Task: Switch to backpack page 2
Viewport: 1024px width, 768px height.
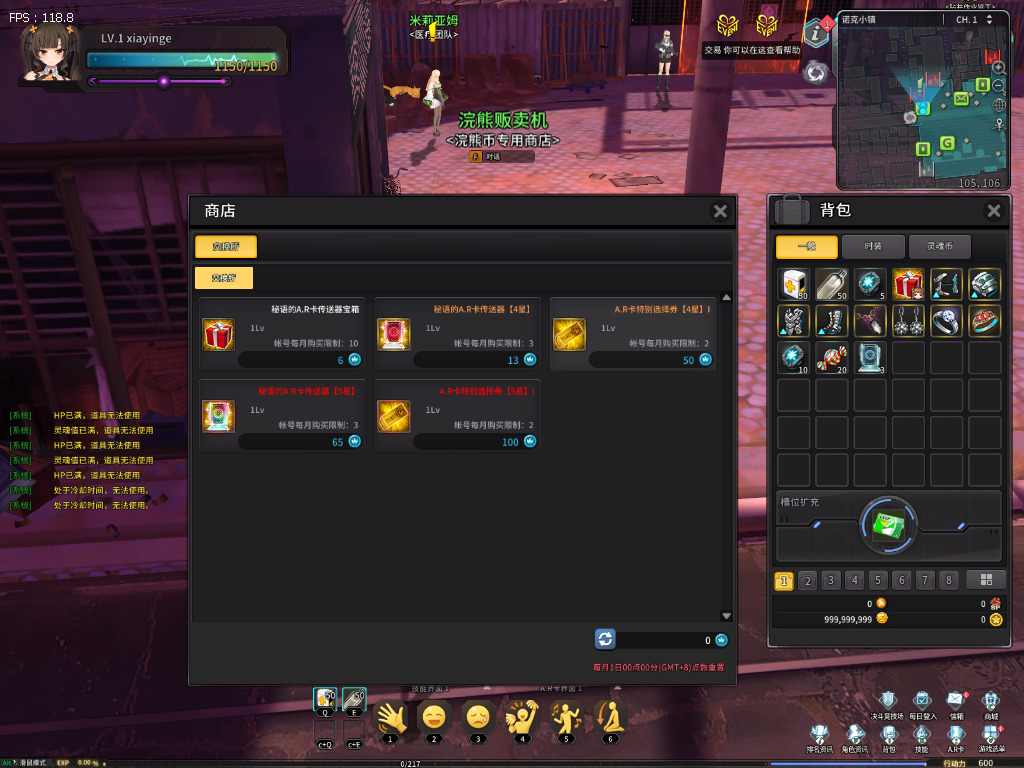Action: tap(808, 580)
